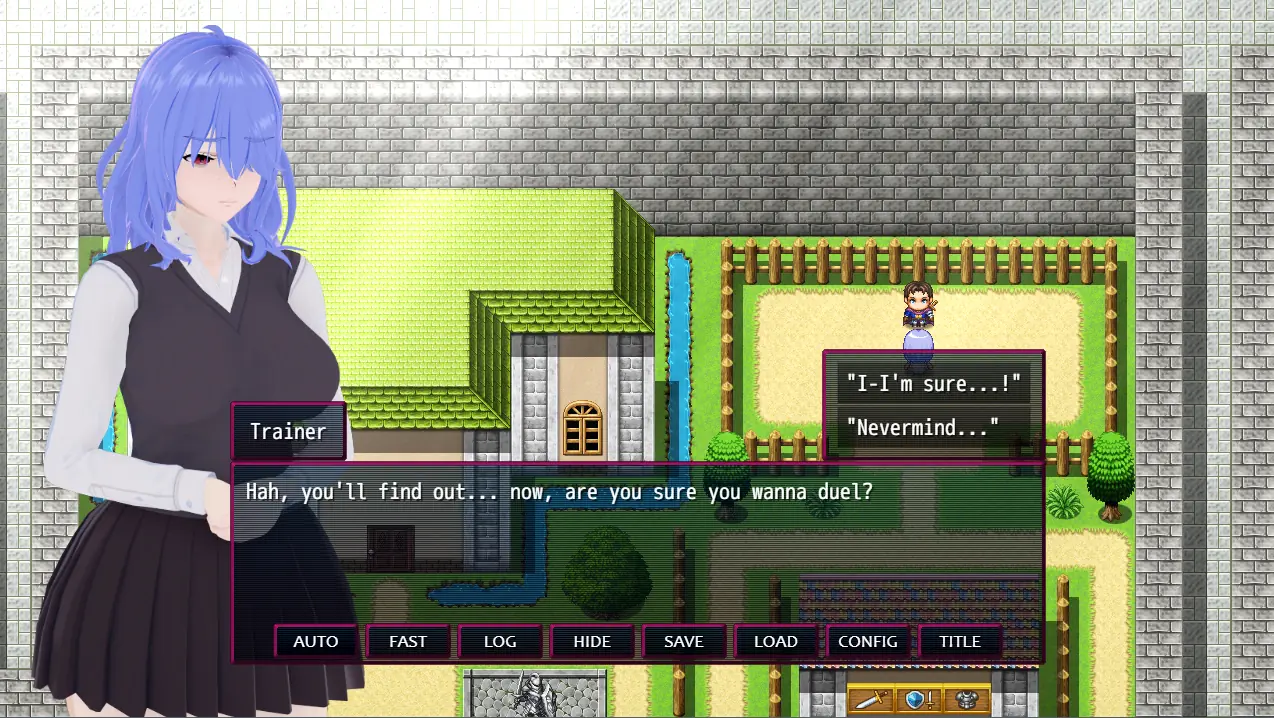Enable AUTO text advance
This screenshot has height=718, width=1274.
click(316, 642)
